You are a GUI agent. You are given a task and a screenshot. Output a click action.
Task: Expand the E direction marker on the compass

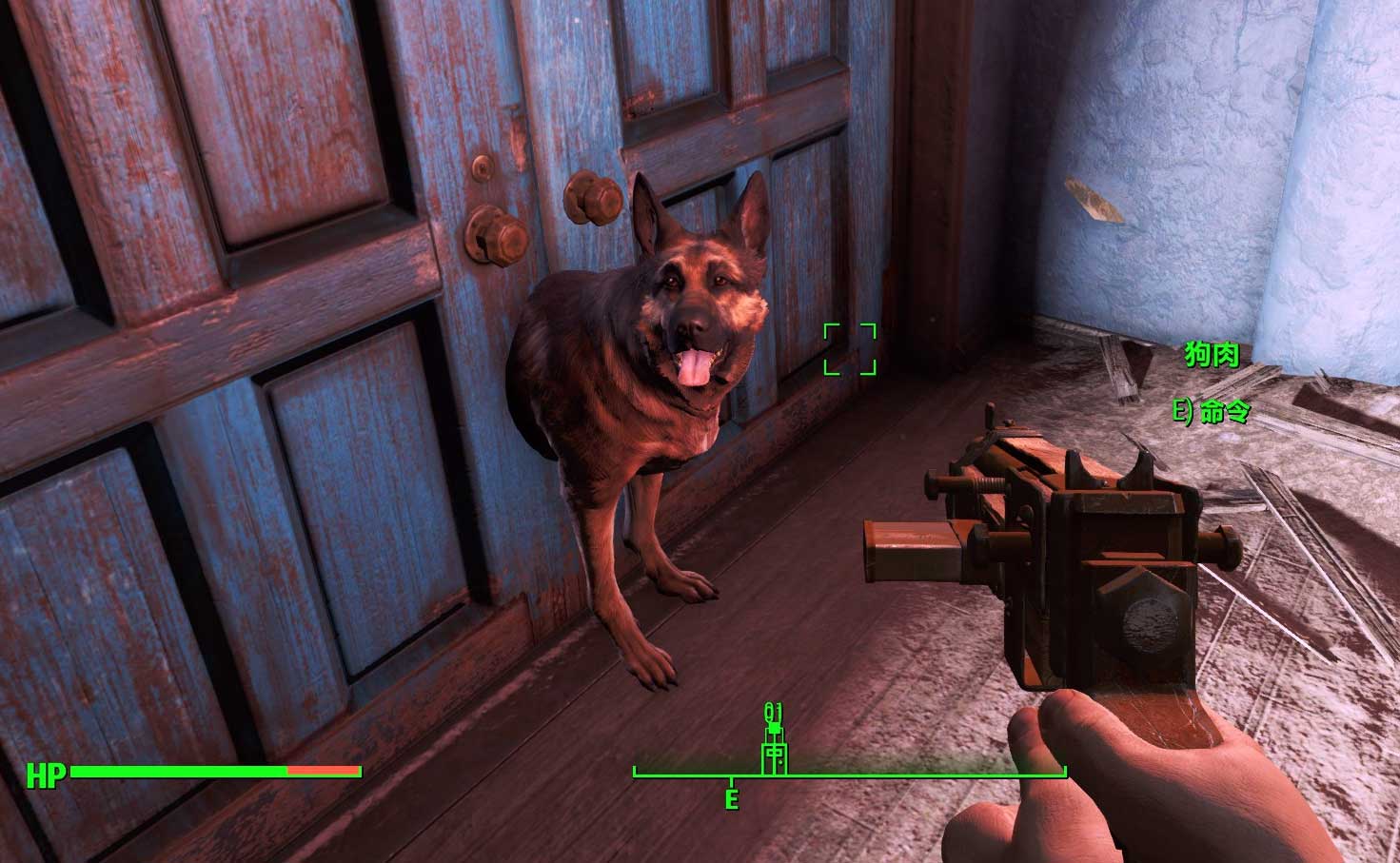tap(731, 799)
